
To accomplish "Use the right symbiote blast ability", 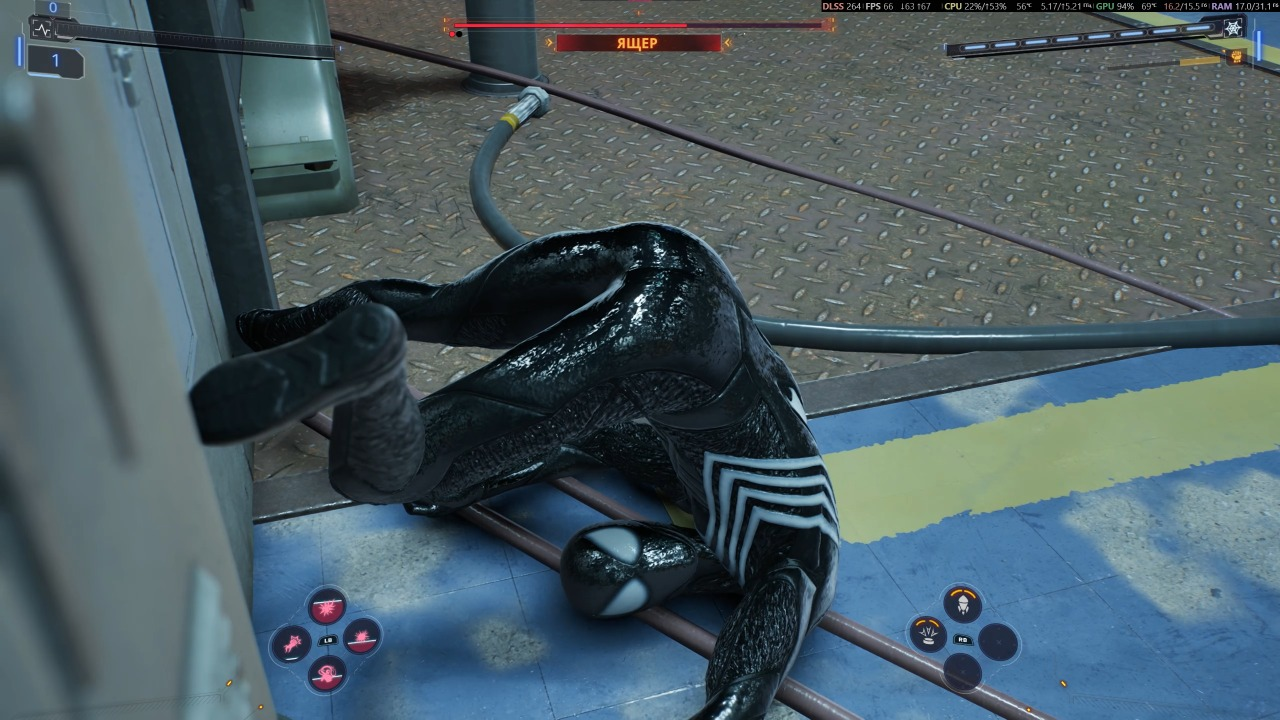I will tap(361, 636).
